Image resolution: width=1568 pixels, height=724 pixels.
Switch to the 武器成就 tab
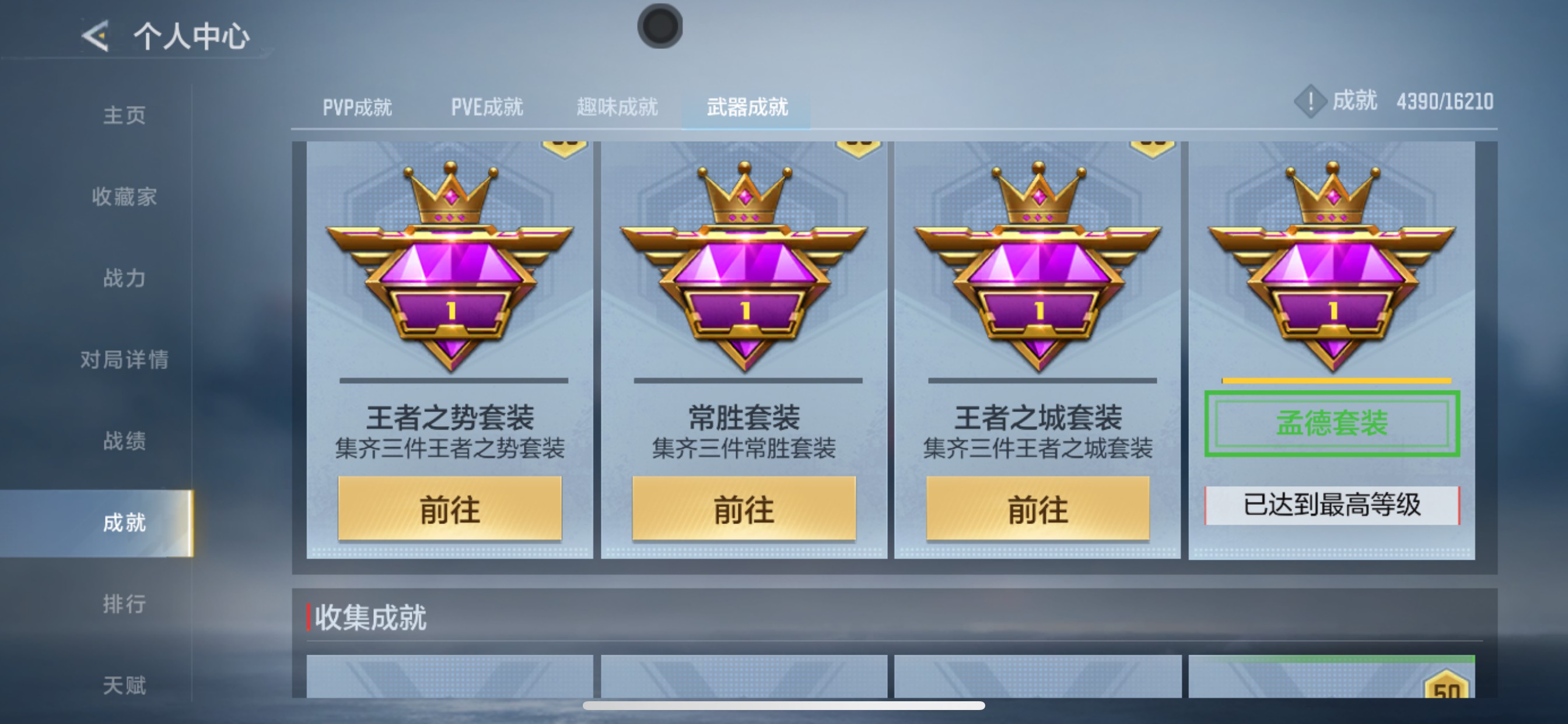747,107
